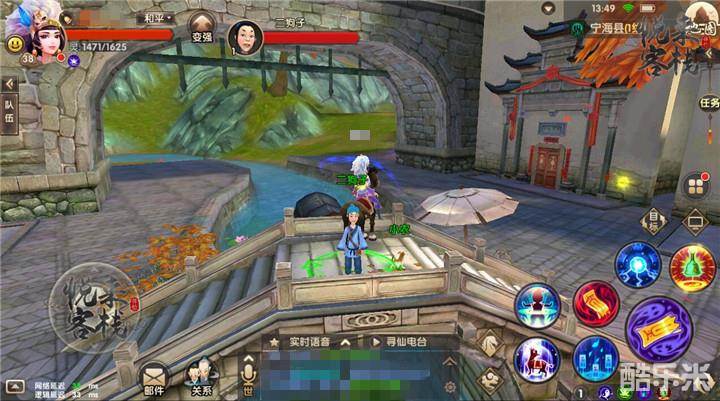
Task: Activate the green bell skill
Action: [x=693, y=266]
